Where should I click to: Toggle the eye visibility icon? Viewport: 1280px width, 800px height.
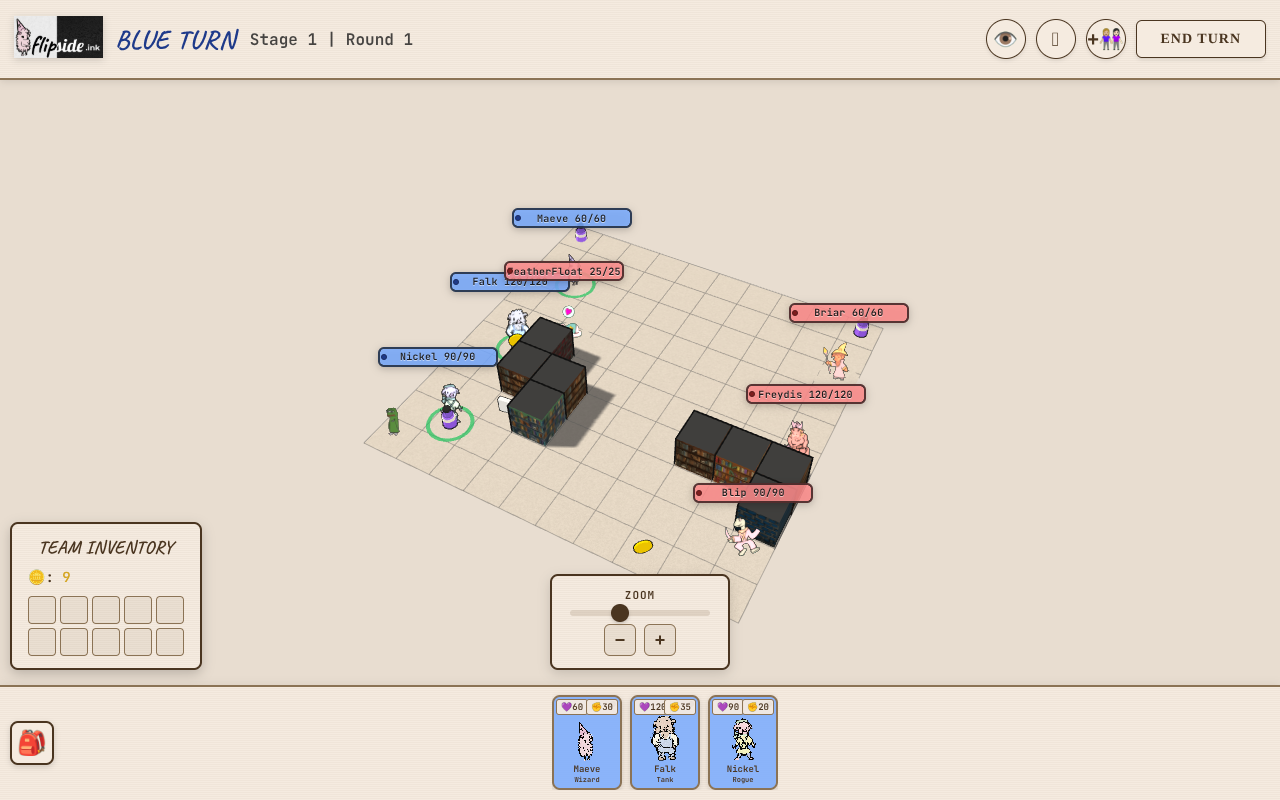click(x=1005, y=39)
